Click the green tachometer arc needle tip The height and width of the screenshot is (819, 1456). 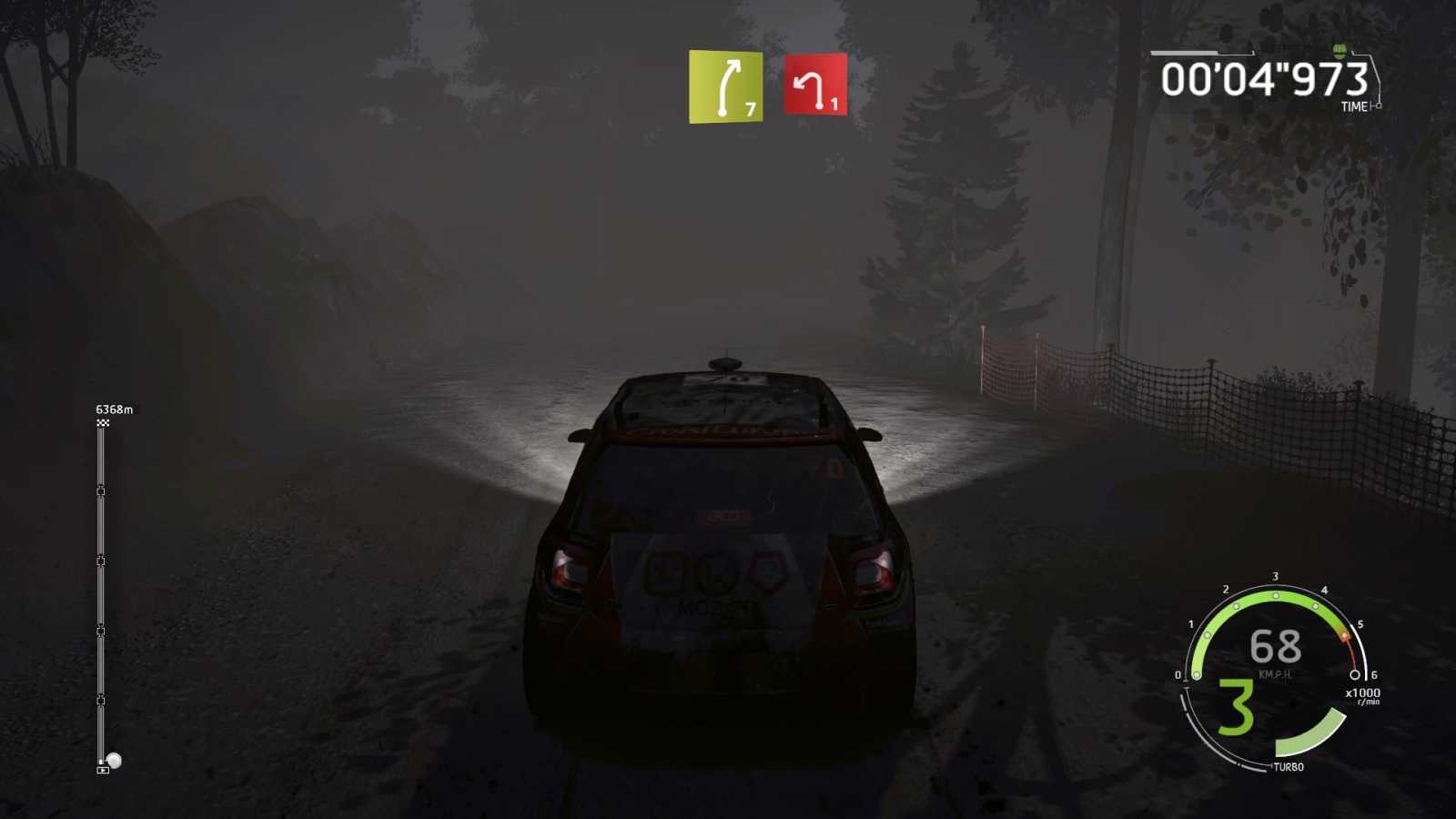[x=1345, y=637]
